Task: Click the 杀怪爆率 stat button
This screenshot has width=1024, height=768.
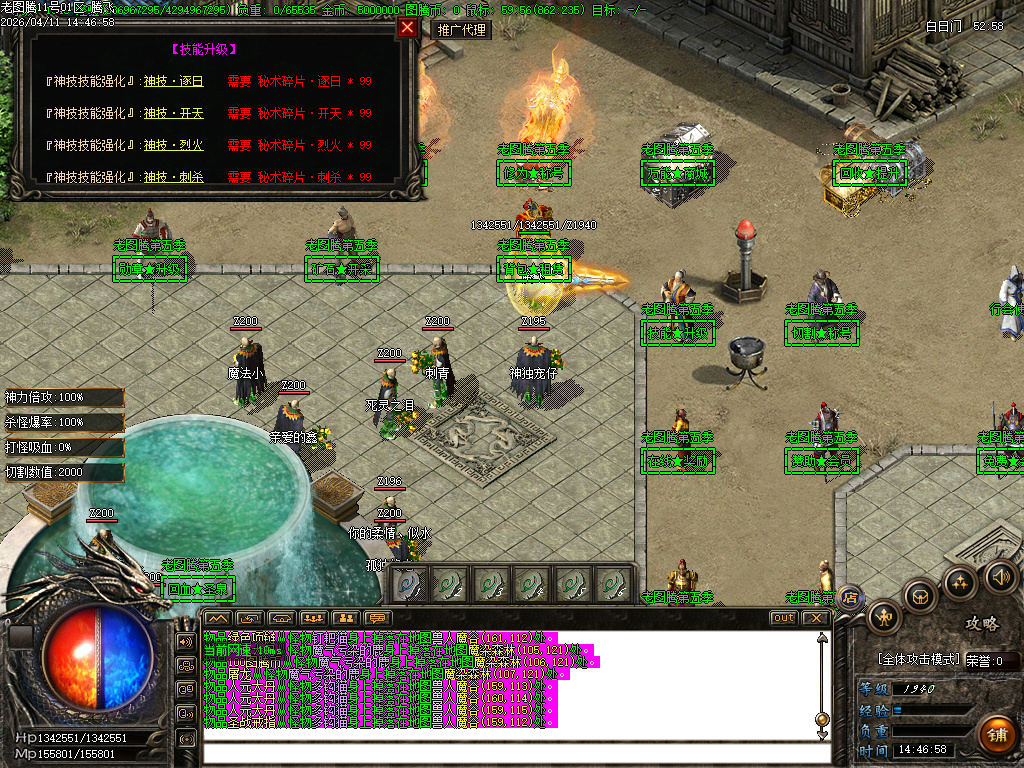Action: (63, 422)
